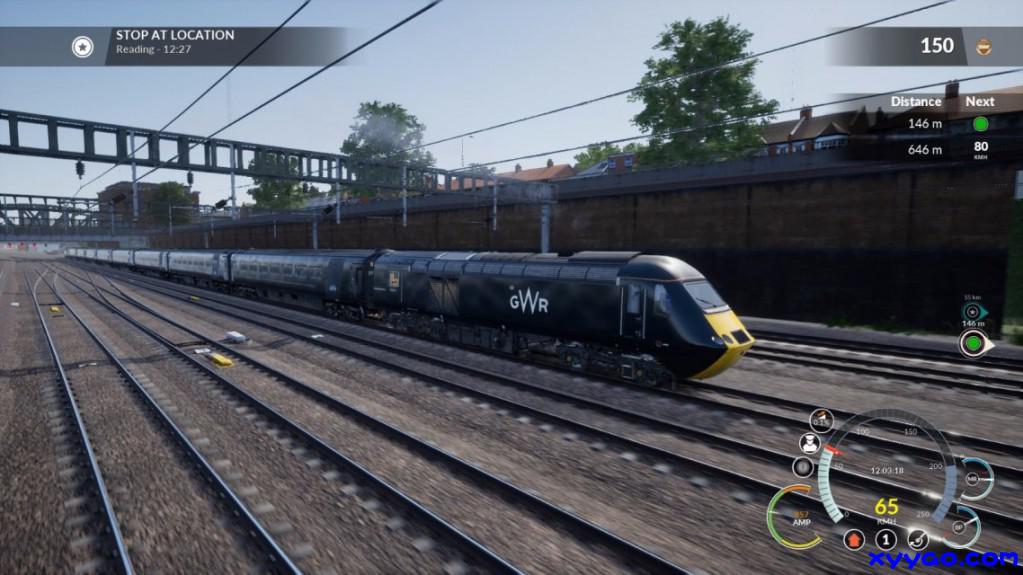The image size is (1023, 575).
Task: Click the gradient percentage icon
Action: click(821, 421)
